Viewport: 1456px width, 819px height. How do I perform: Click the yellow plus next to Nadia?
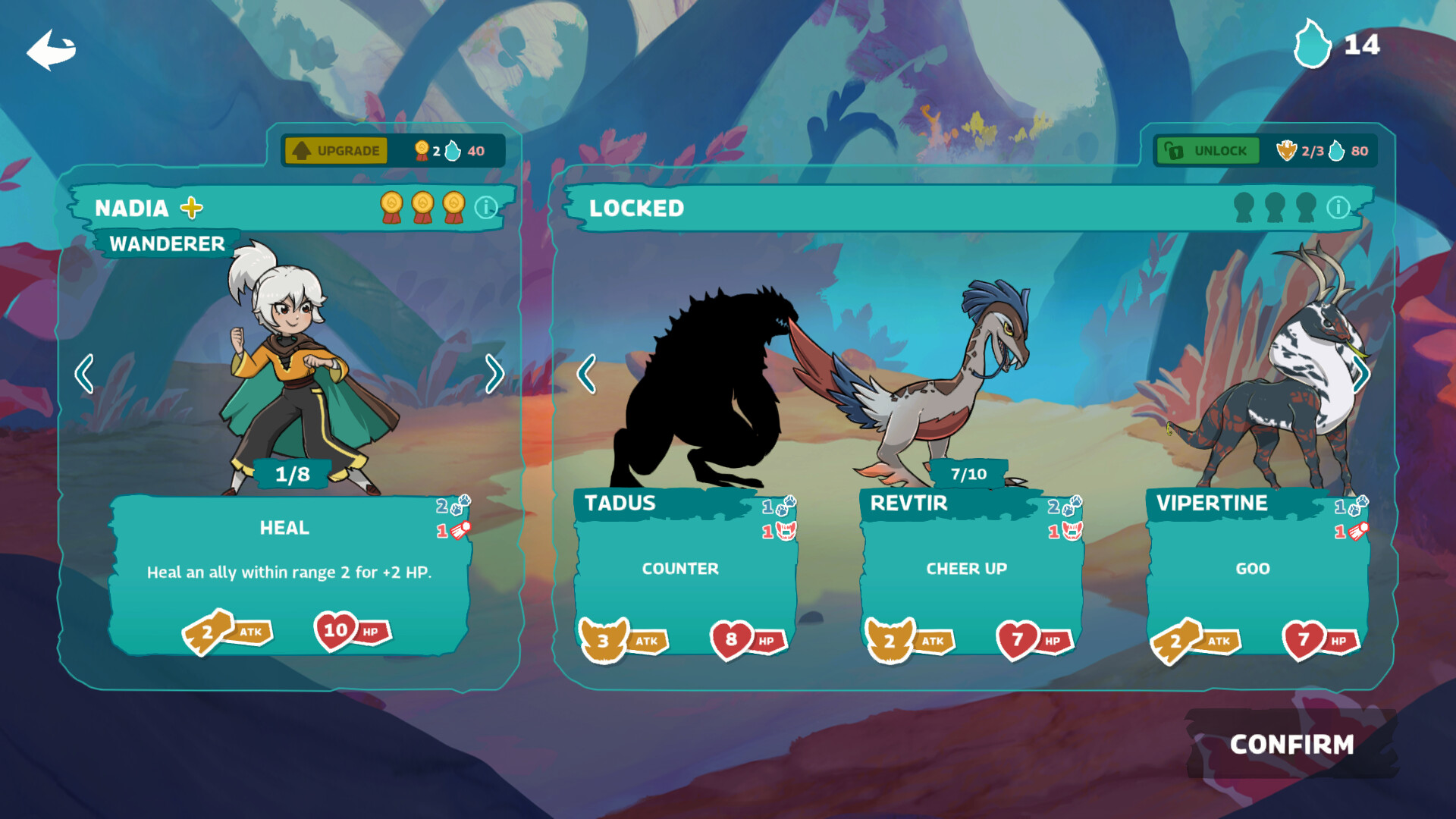[192, 207]
